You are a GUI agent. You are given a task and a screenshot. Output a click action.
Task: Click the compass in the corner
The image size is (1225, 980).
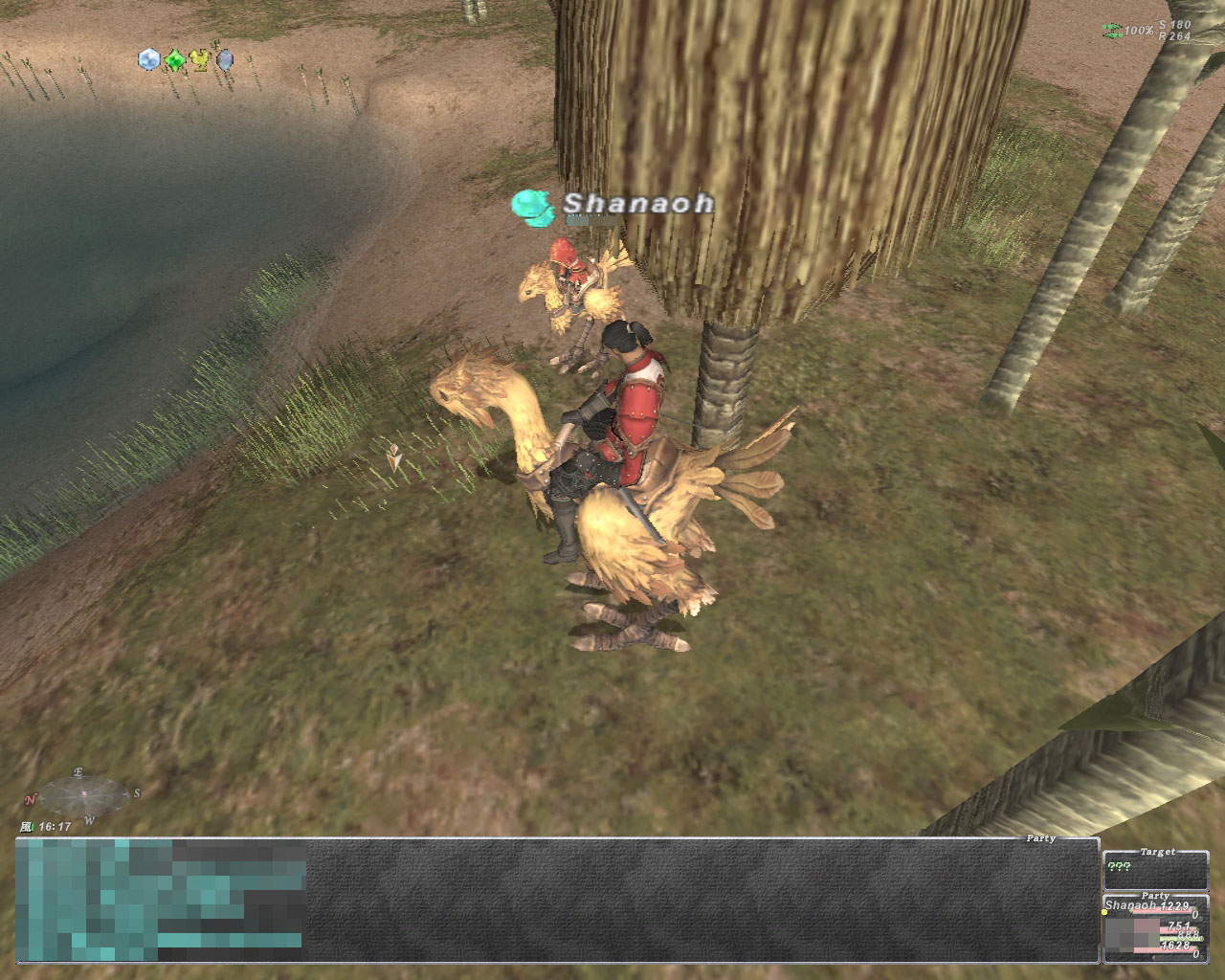click(x=83, y=794)
